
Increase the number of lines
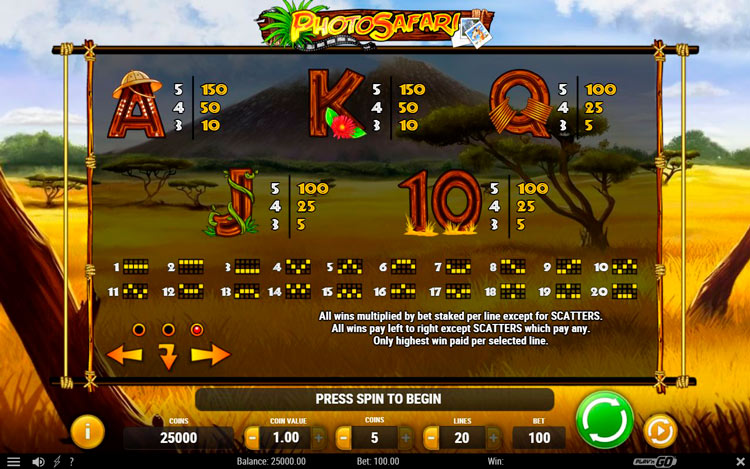click(x=494, y=437)
